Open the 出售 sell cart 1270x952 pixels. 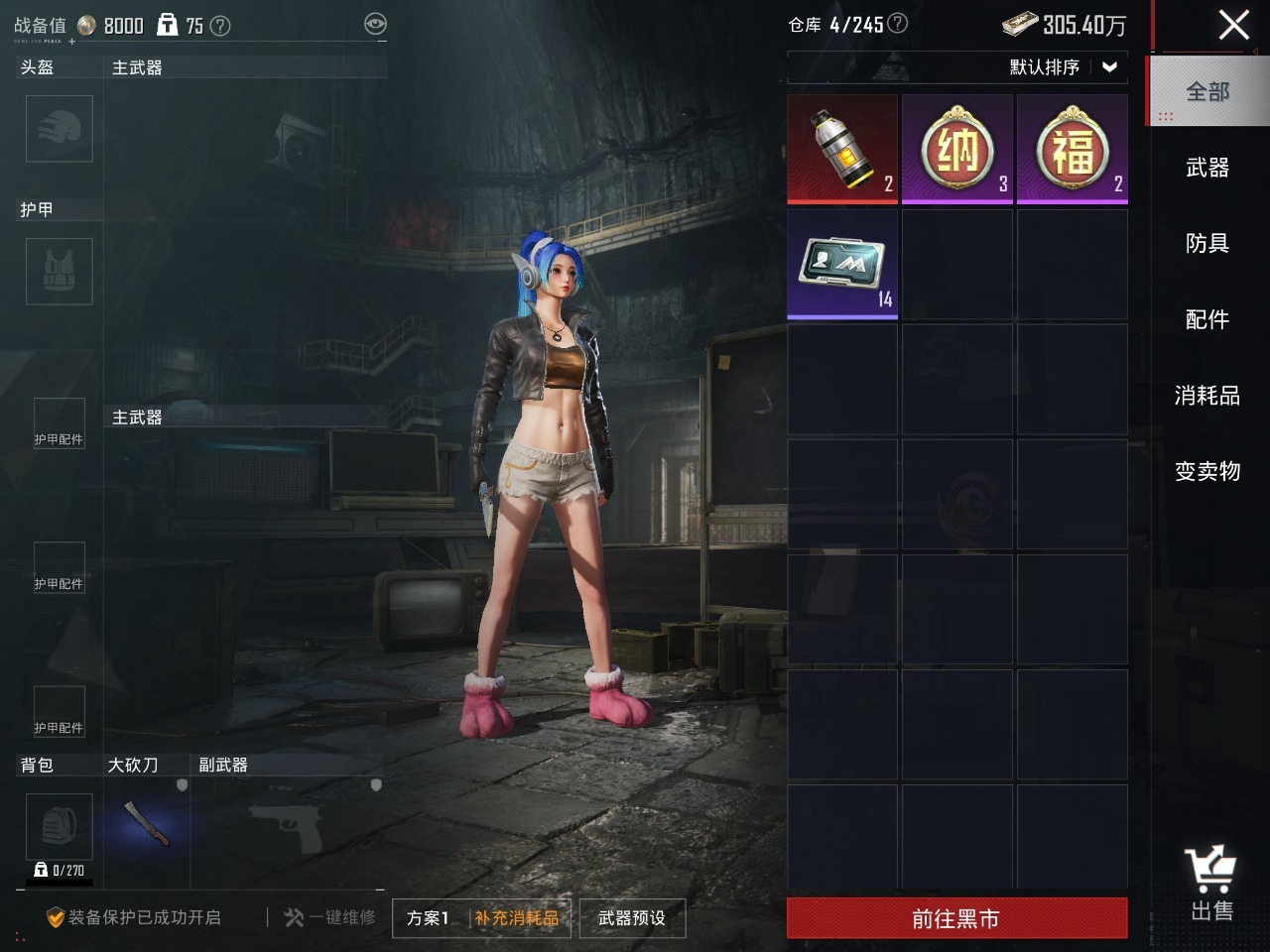[x=1211, y=885]
